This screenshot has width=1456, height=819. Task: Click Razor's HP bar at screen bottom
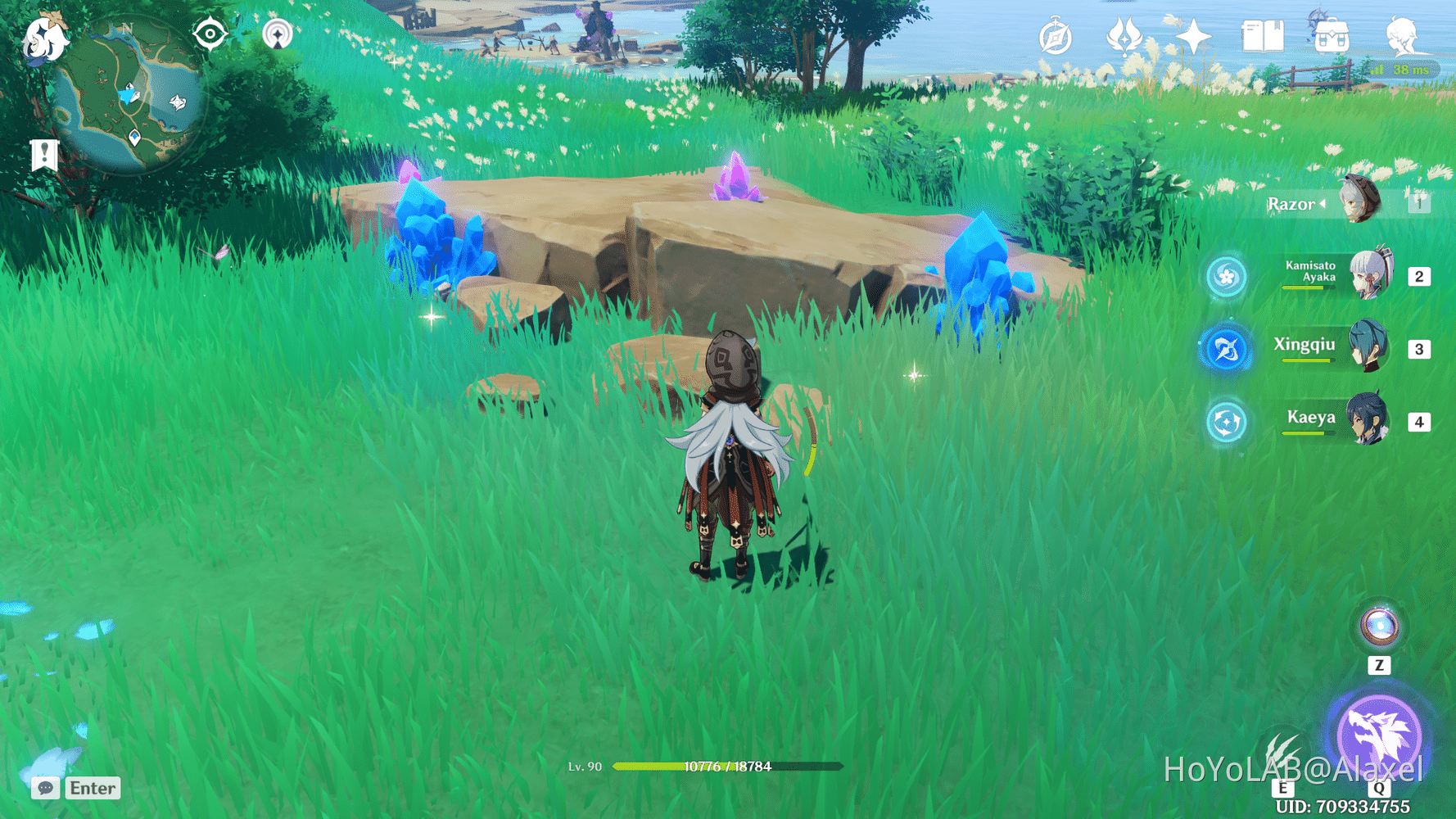[727, 767]
